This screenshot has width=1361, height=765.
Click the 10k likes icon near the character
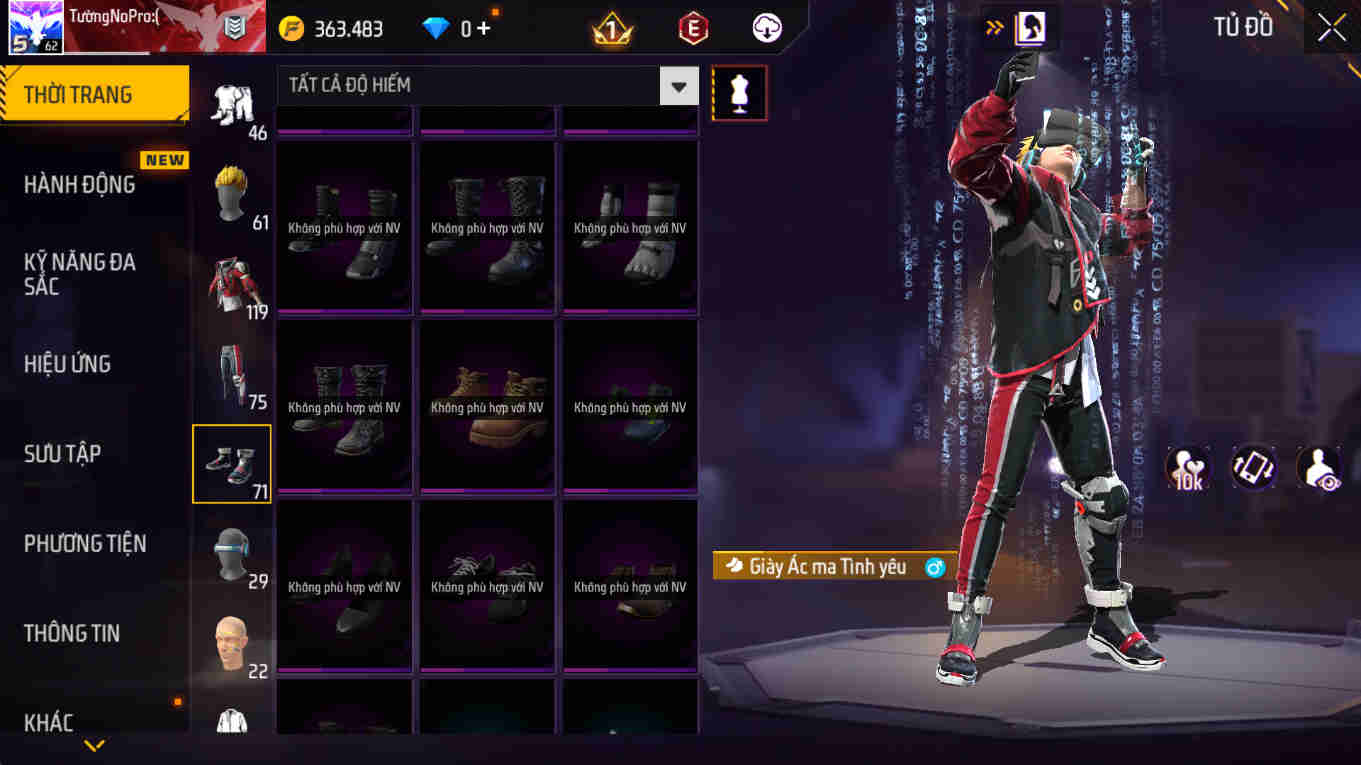1187,467
